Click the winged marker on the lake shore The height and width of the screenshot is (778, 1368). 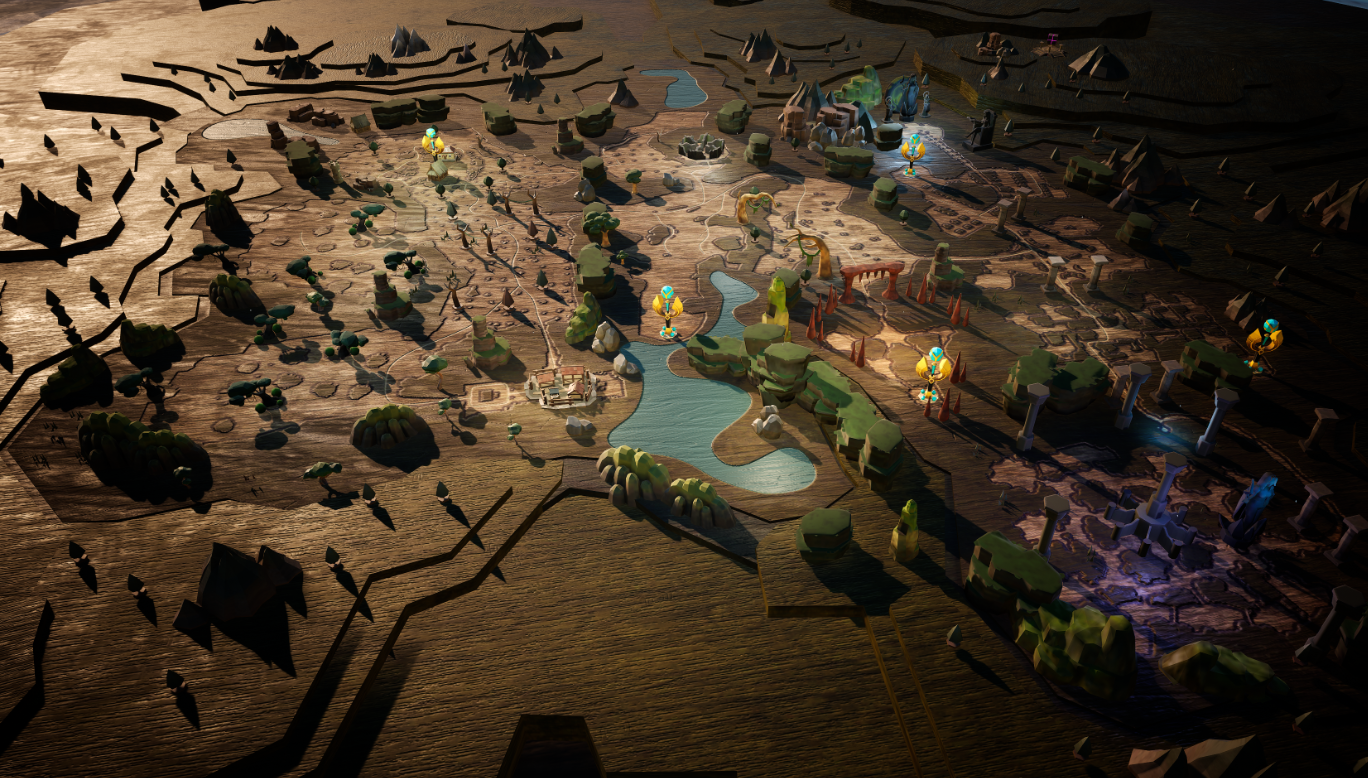(667, 306)
